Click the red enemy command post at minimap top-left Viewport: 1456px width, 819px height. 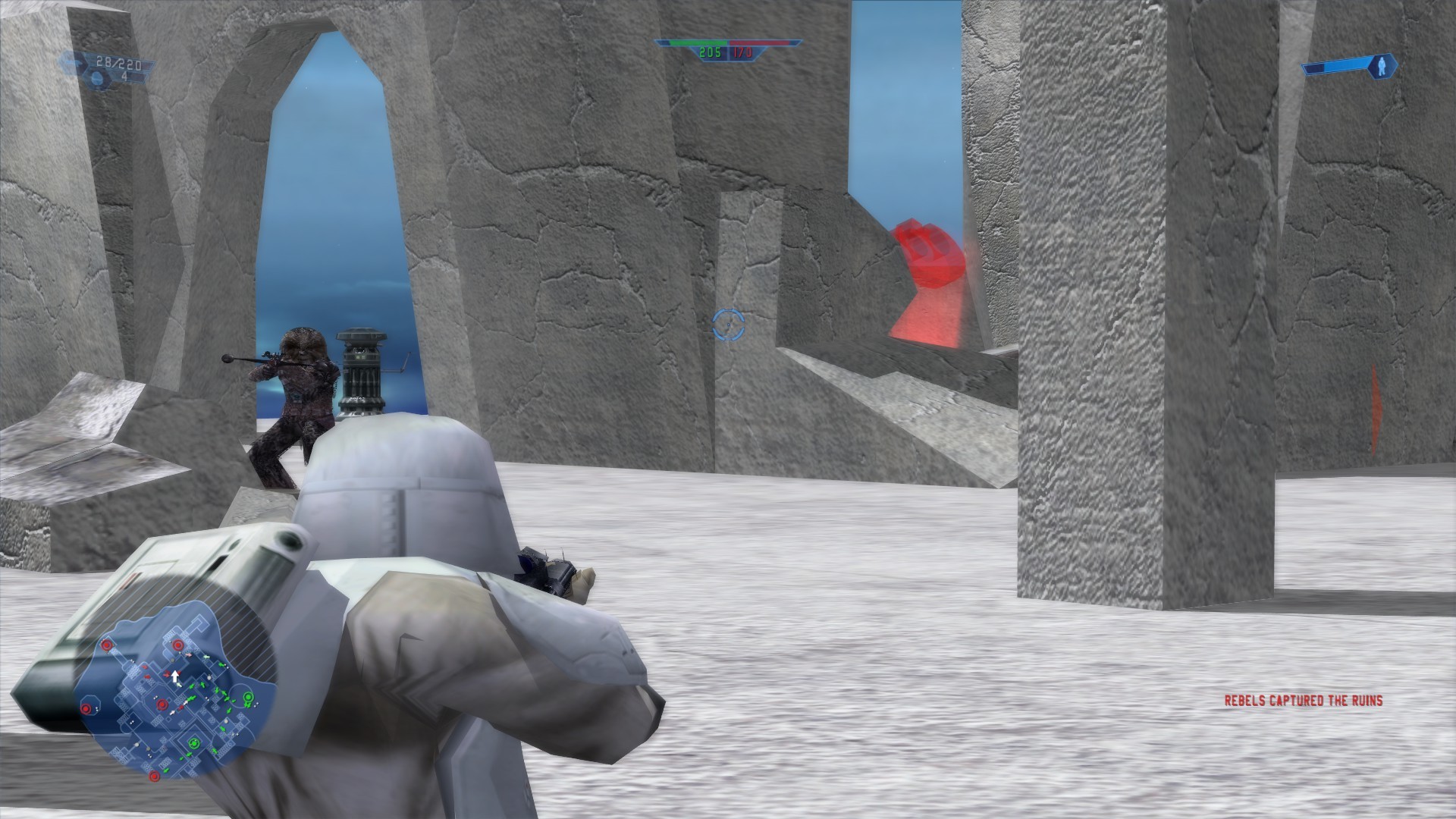tap(107, 645)
